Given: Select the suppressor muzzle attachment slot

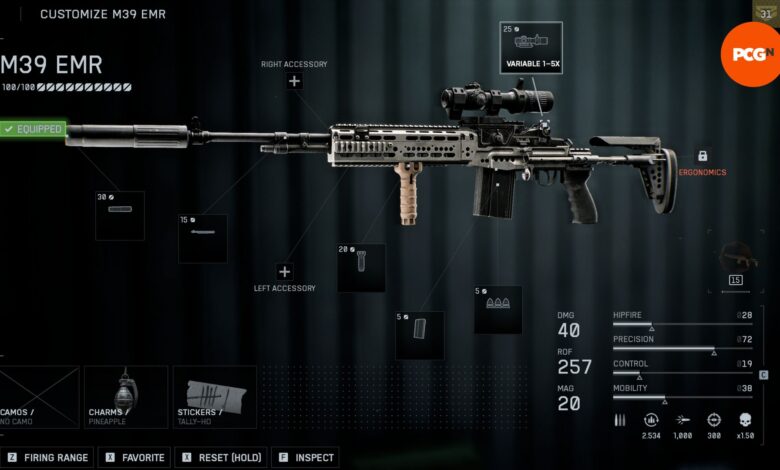Looking at the screenshot, I should coord(120,216).
